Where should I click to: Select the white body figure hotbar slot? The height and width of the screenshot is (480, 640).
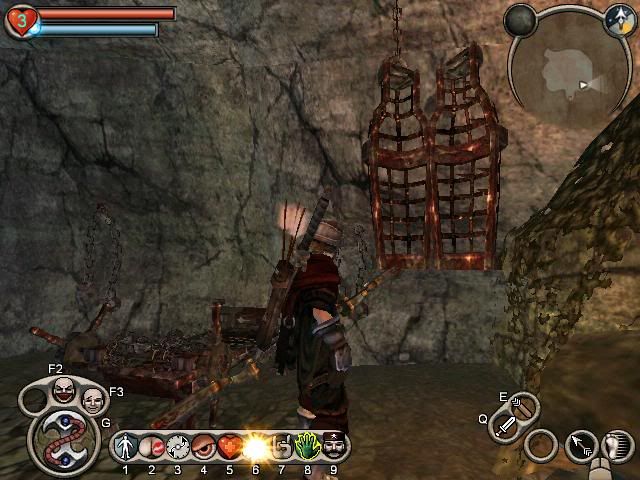point(126,446)
